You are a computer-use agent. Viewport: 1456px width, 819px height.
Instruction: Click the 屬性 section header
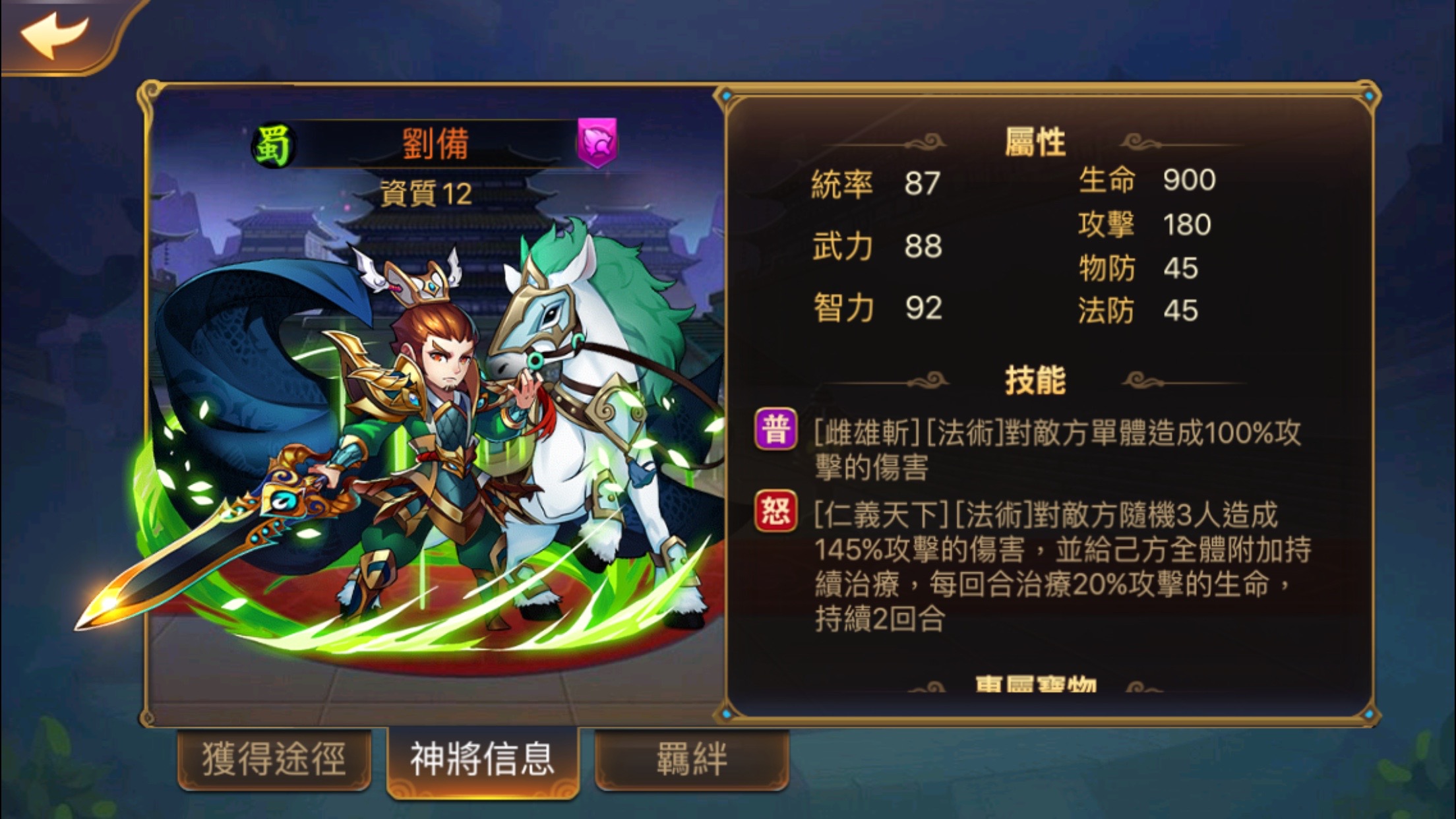click(x=1037, y=140)
